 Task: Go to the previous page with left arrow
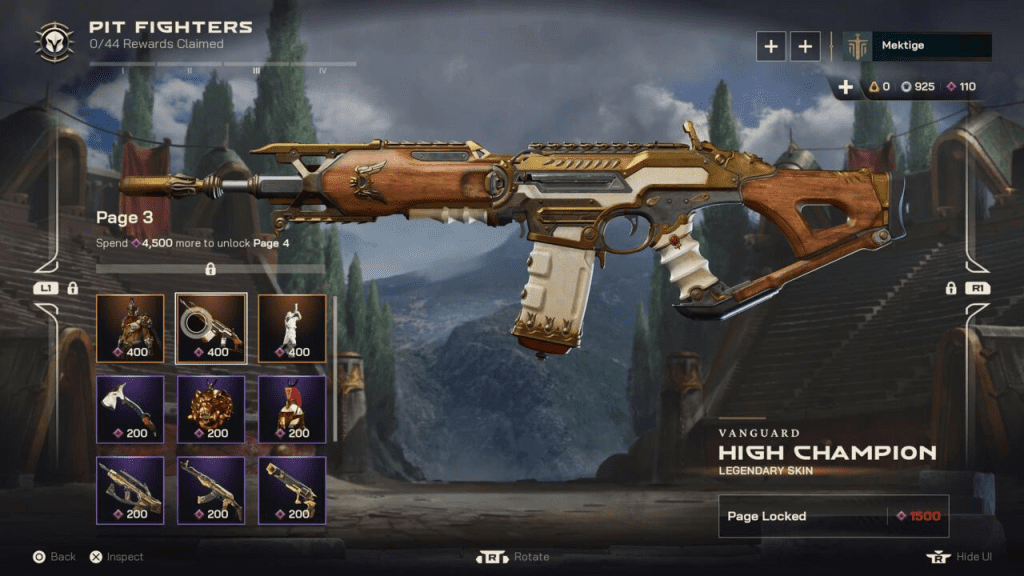(45, 288)
